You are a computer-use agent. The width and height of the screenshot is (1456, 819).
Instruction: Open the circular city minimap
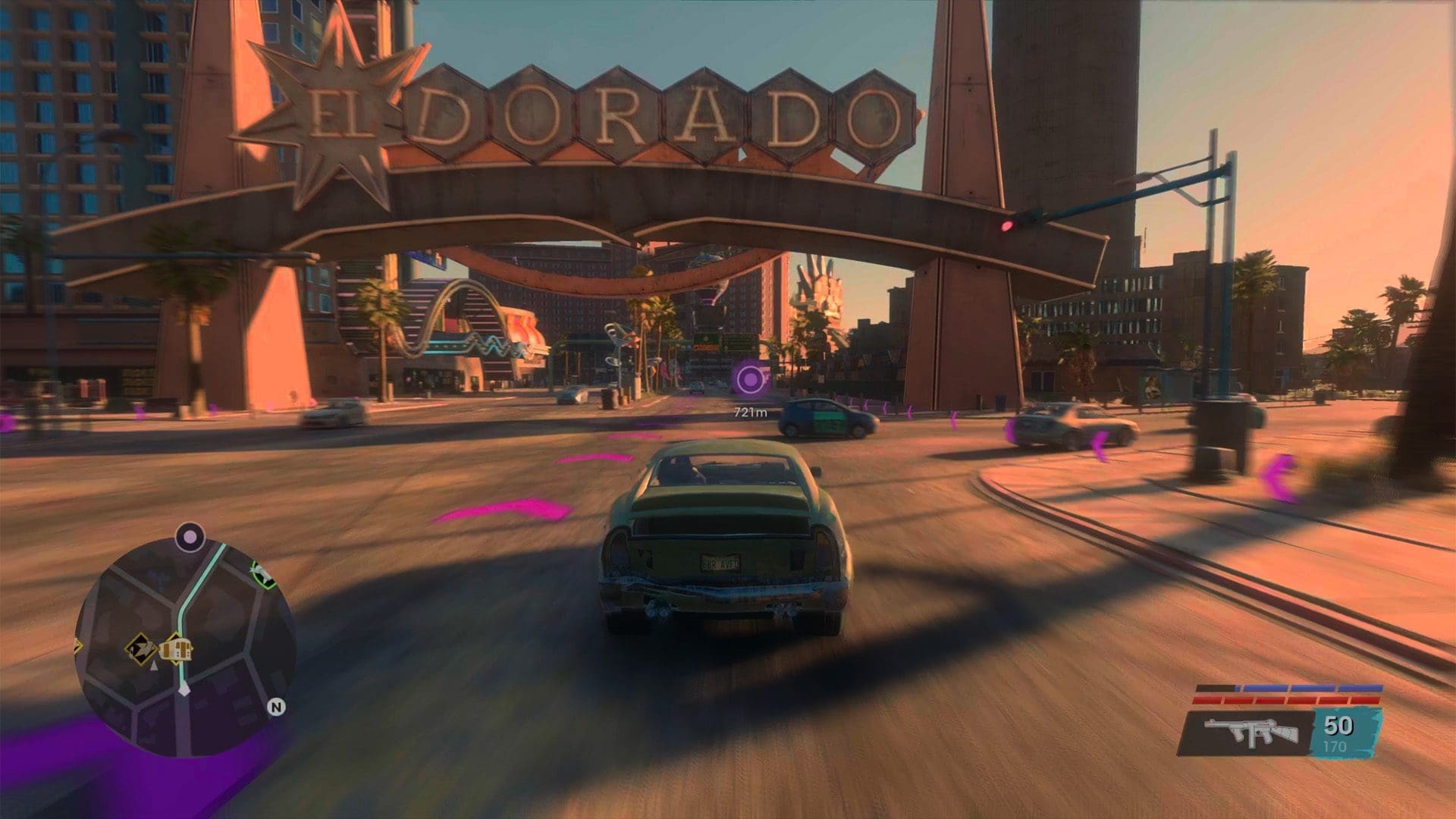[x=185, y=645]
